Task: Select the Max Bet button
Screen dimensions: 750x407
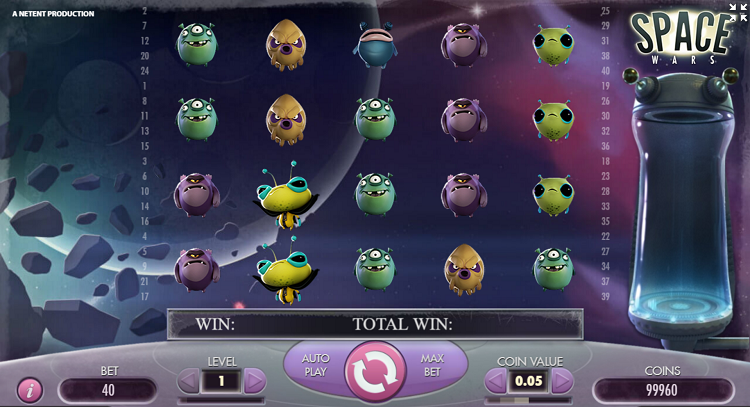Action: tap(433, 364)
